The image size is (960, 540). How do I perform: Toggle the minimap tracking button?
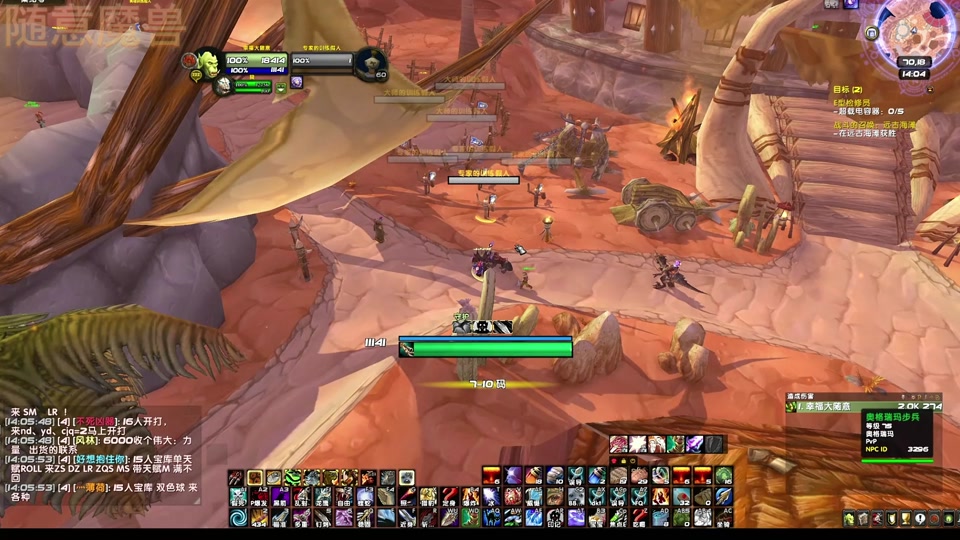[x=872, y=33]
